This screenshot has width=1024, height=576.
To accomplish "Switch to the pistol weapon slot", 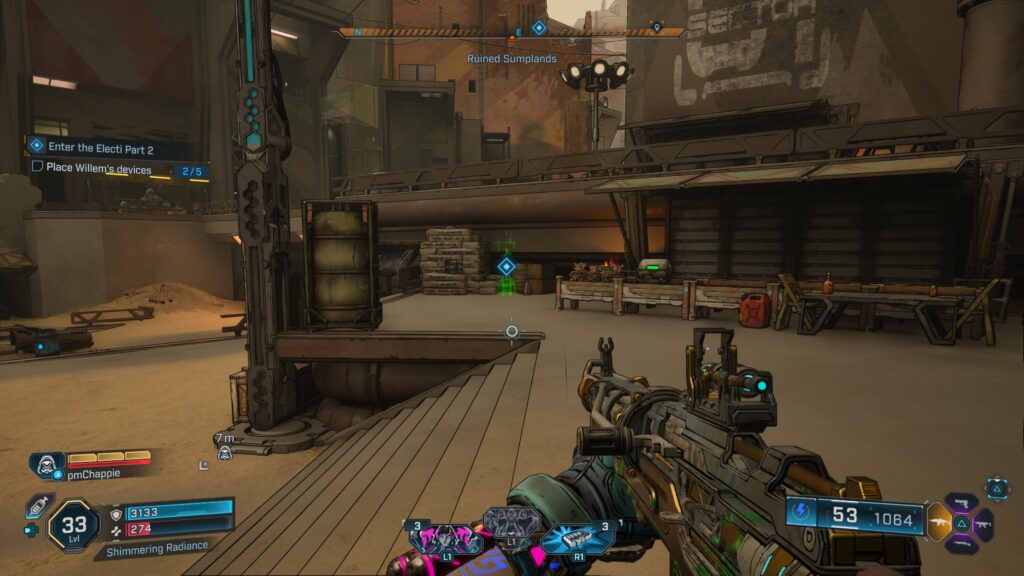I will tap(961, 500).
